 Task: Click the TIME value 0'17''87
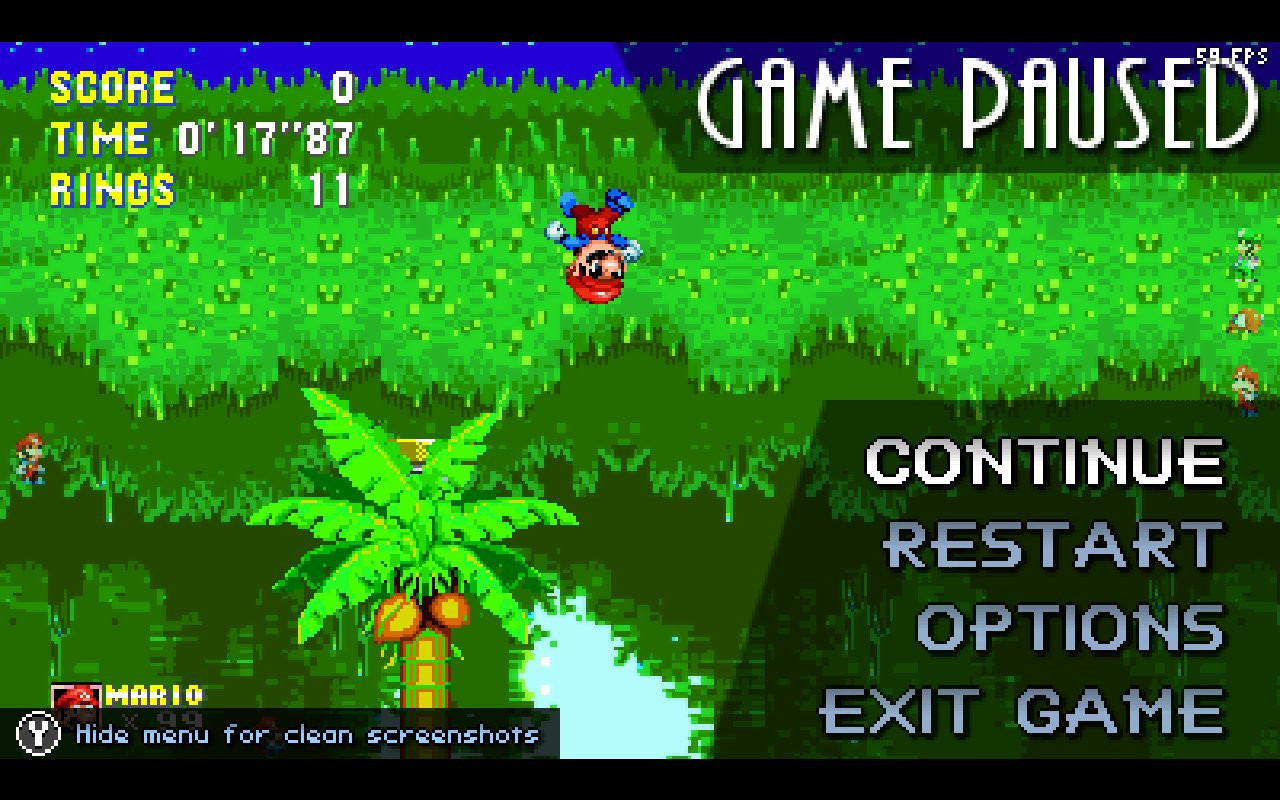click(x=265, y=138)
